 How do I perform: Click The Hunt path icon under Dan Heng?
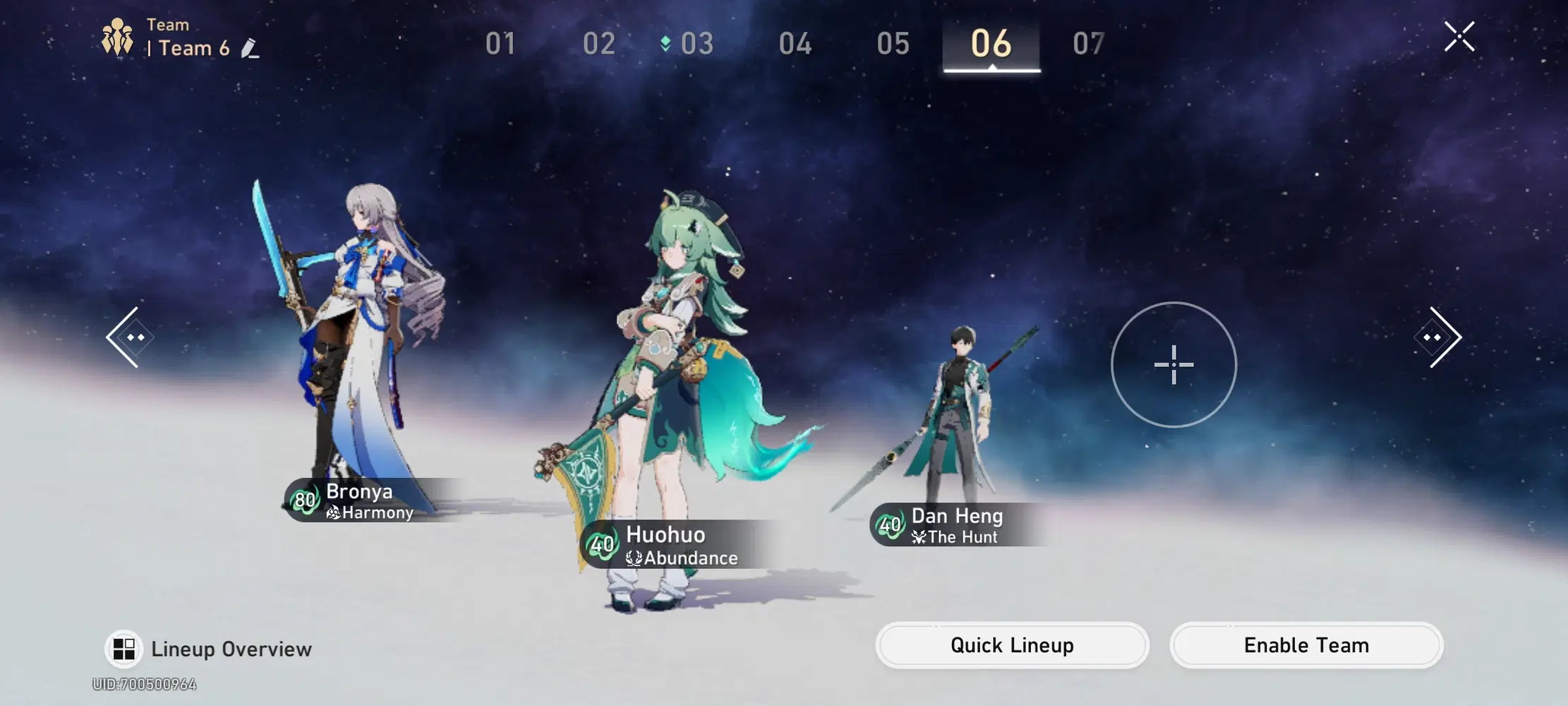(917, 537)
